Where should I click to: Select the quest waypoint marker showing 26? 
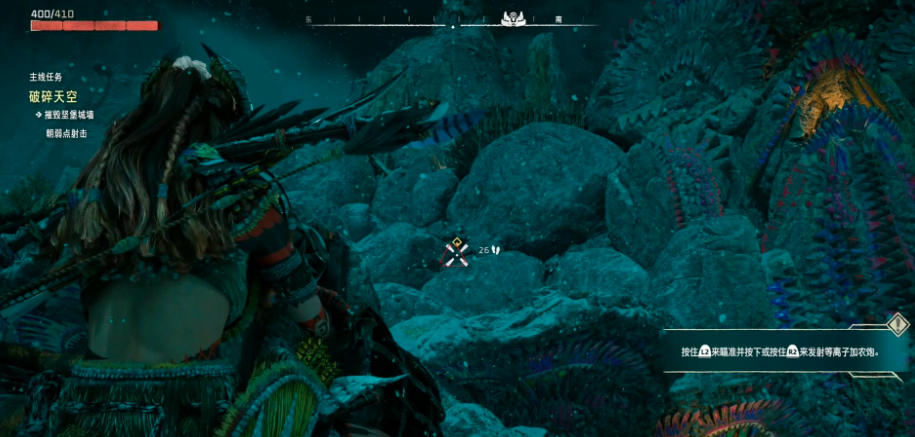click(456, 250)
